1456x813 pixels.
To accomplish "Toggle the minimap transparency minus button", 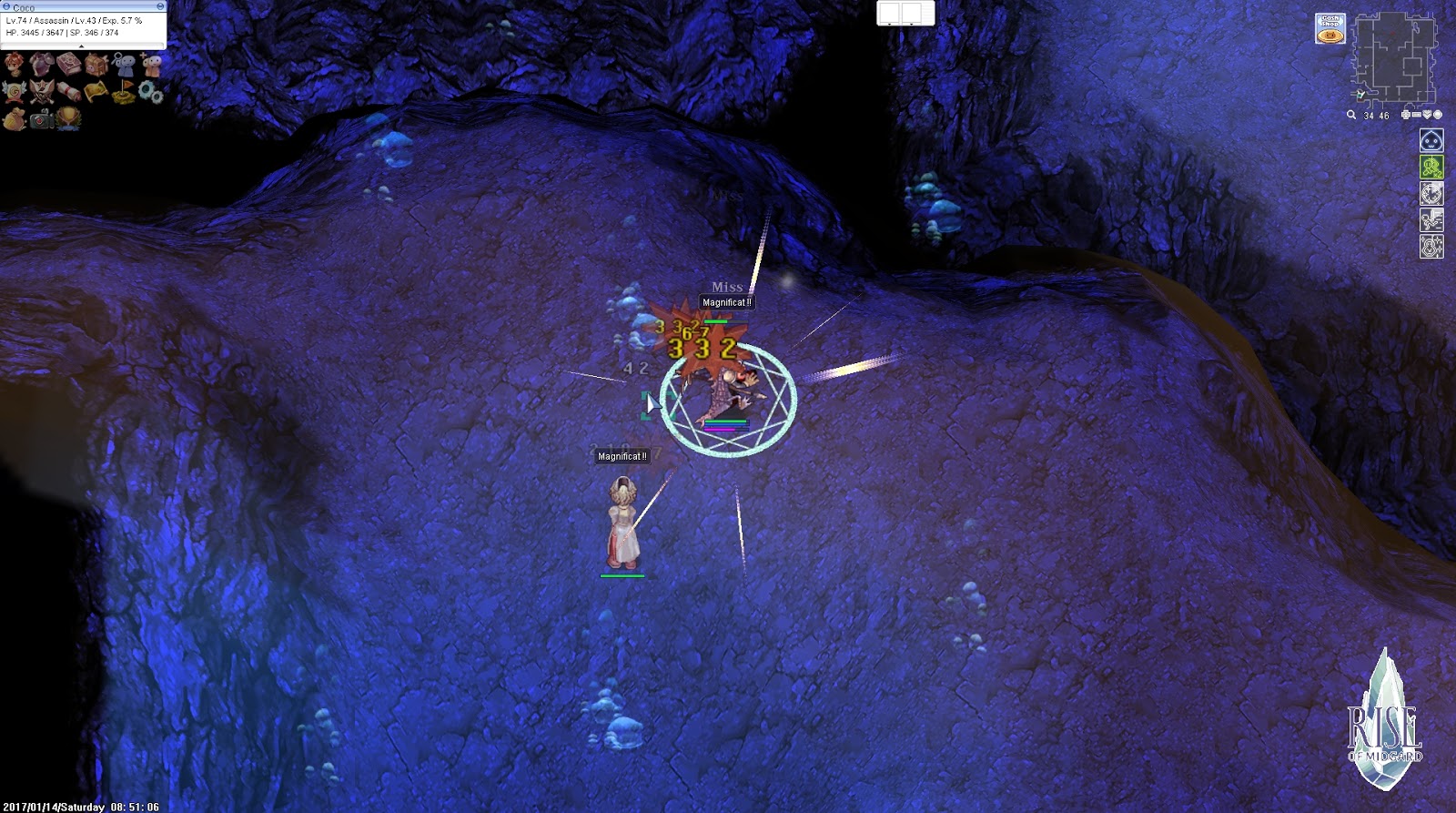I will (1416, 115).
